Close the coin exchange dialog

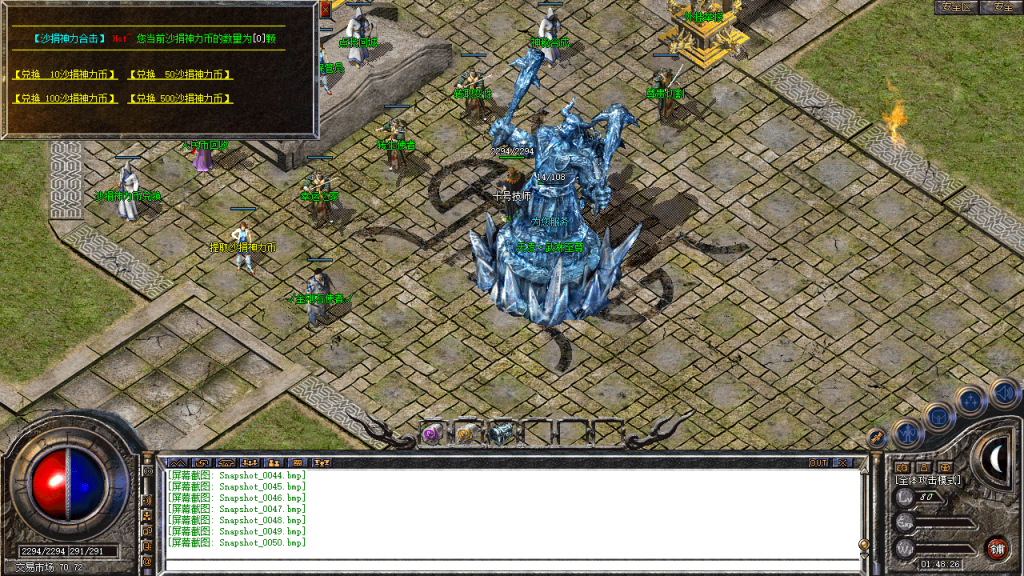pyautogui.click(x=326, y=11)
